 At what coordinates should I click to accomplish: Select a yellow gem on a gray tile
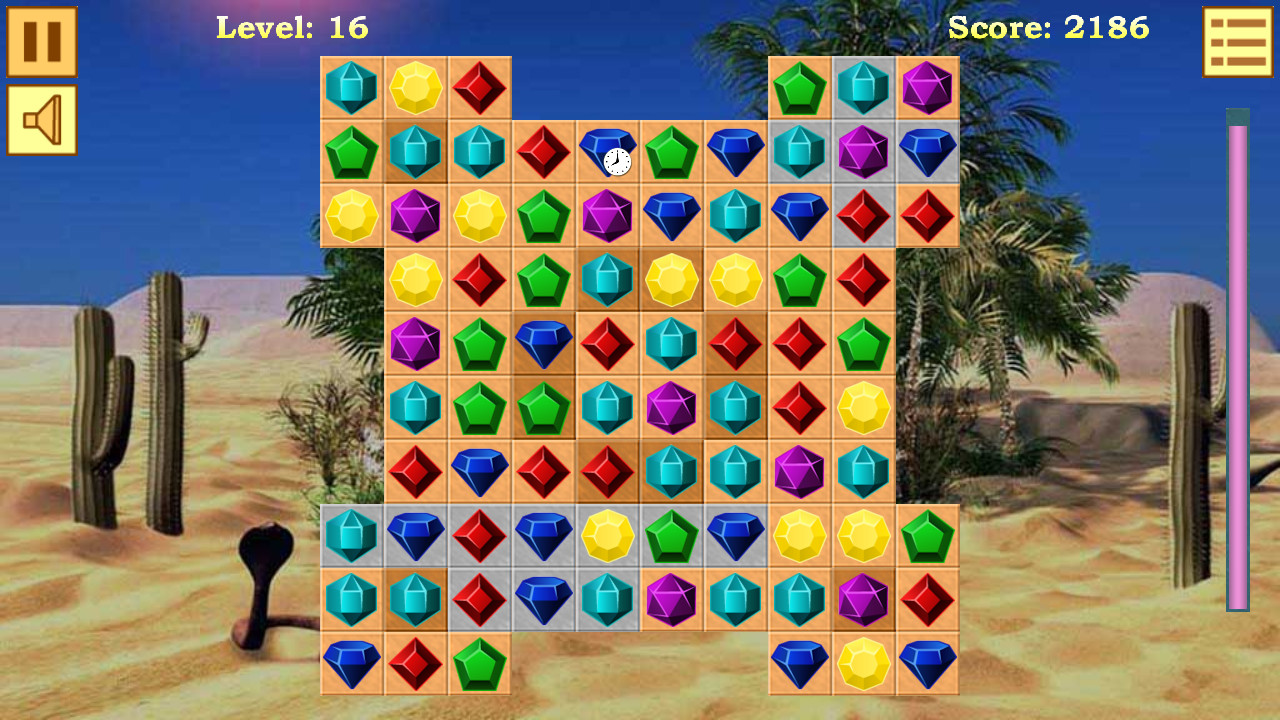(x=607, y=538)
